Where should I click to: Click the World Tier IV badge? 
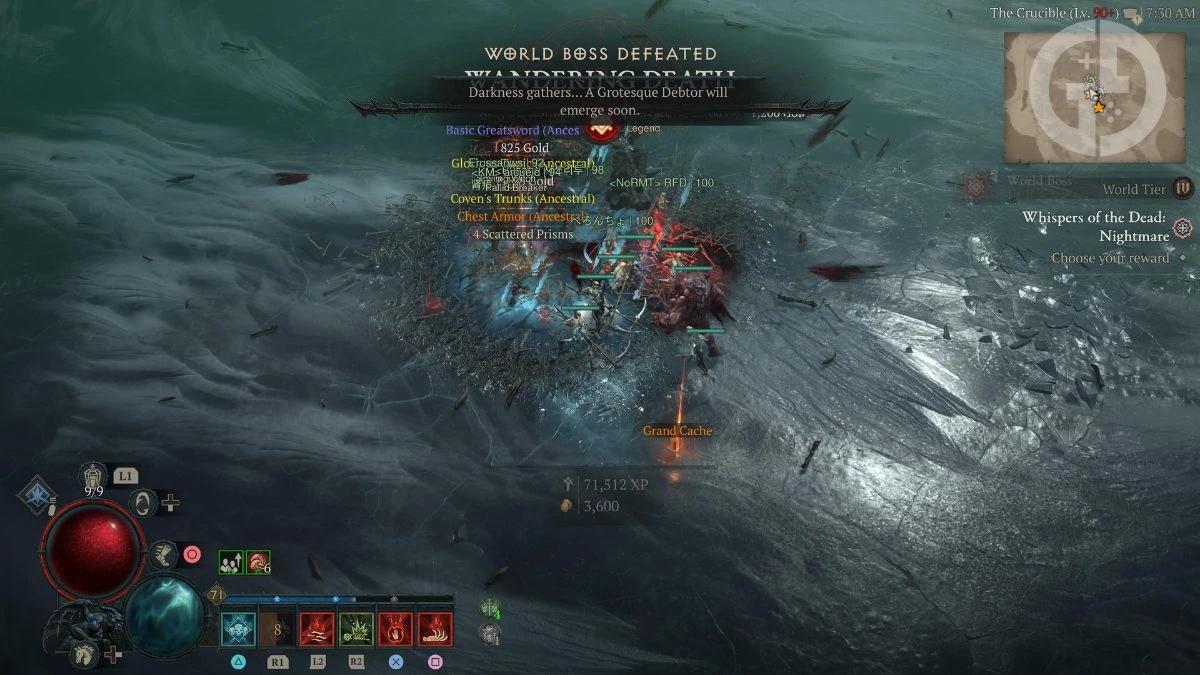point(1183,188)
